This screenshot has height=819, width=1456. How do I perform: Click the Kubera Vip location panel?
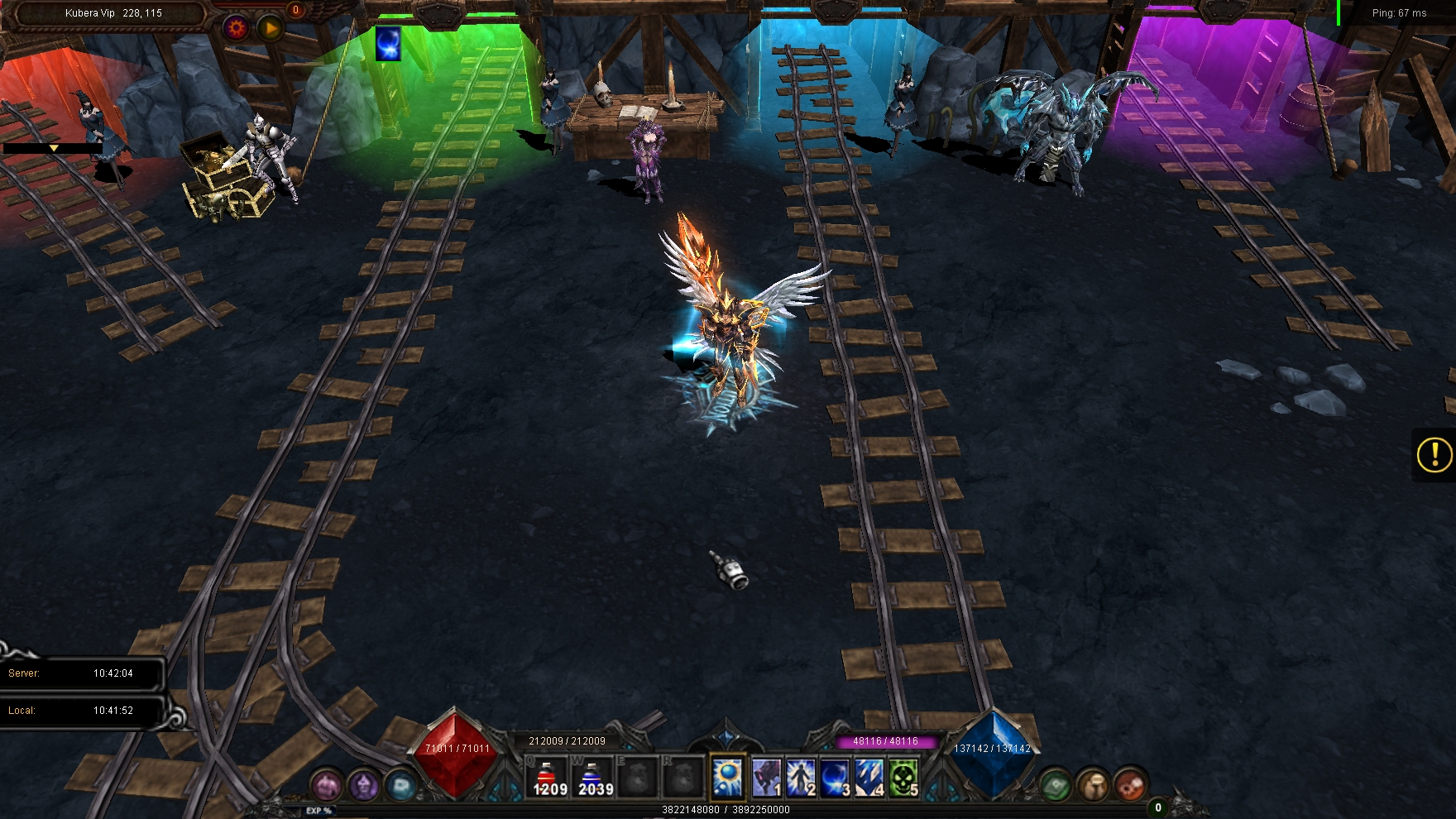coord(113,13)
